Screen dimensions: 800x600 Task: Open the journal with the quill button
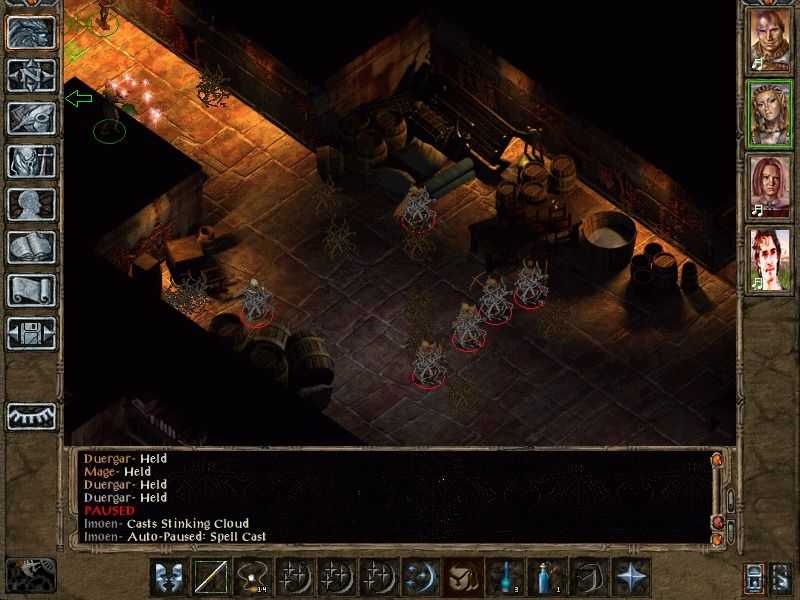pyautogui.click(x=31, y=118)
